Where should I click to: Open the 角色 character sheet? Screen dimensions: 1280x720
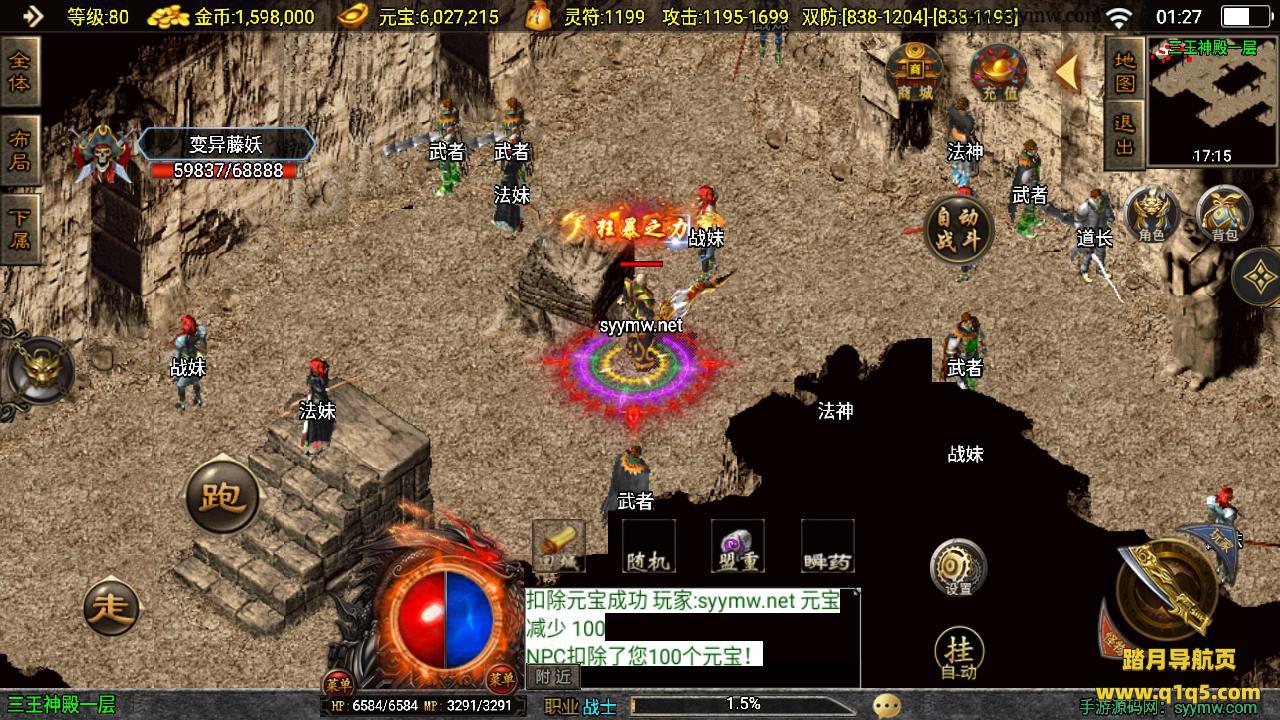tap(1152, 213)
